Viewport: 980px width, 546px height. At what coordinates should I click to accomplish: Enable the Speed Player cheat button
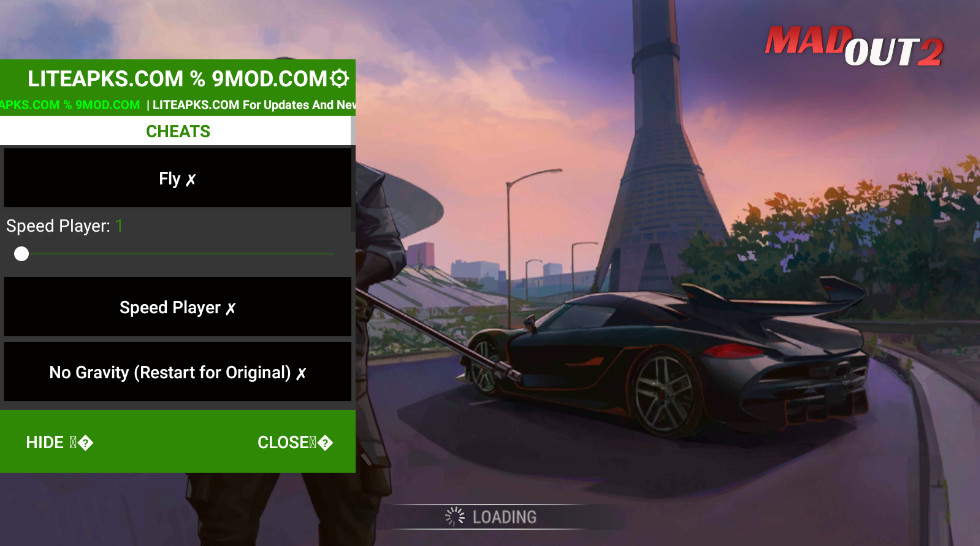pos(177,308)
